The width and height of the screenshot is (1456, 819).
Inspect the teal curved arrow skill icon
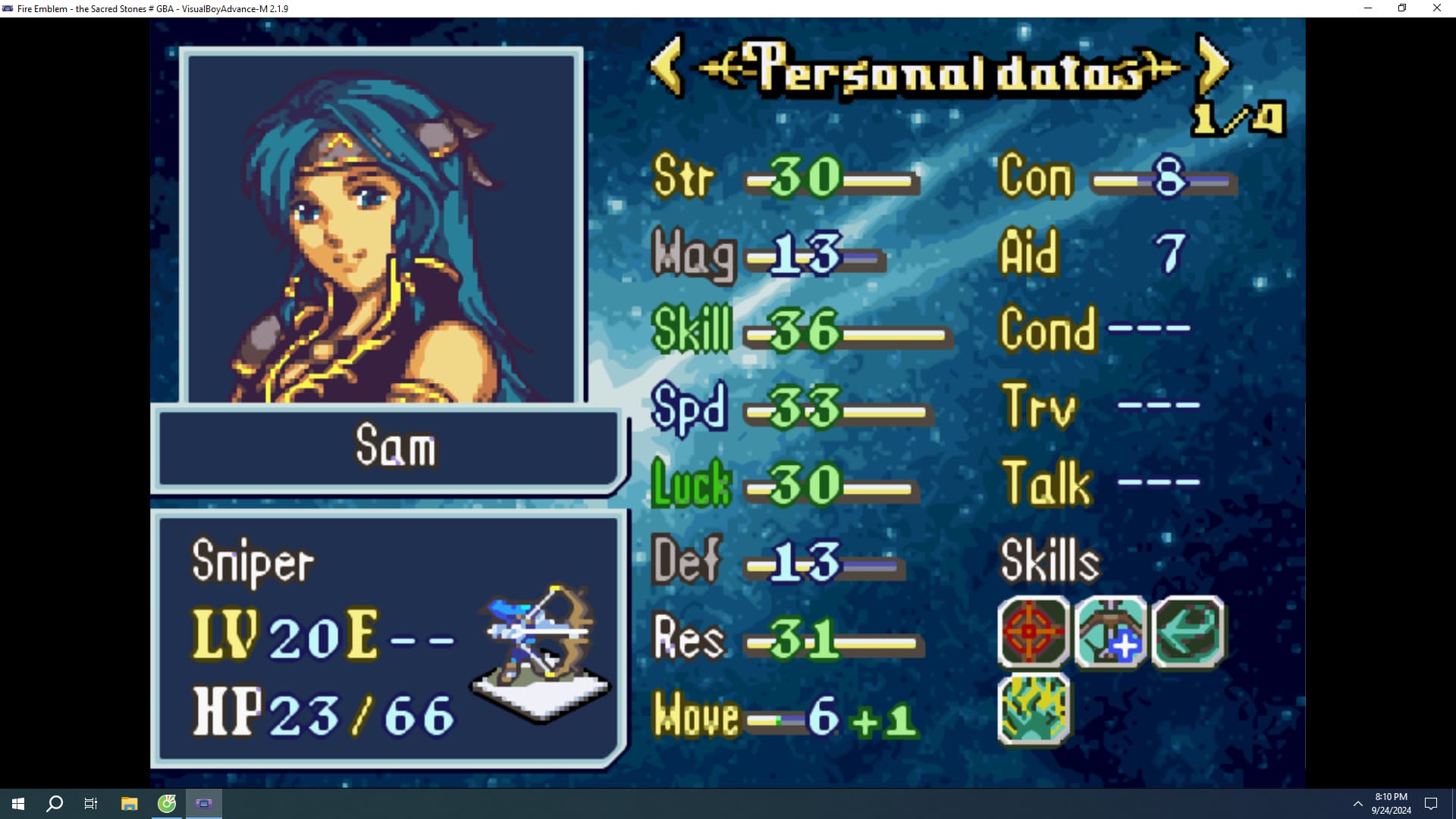(1188, 632)
